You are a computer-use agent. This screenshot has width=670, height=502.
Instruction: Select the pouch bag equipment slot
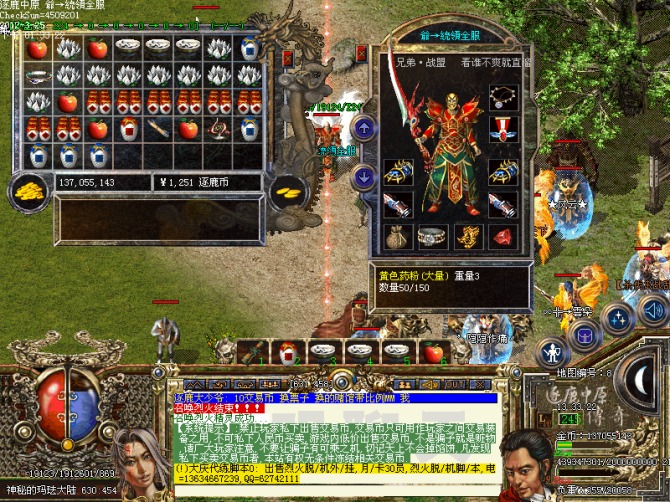coord(396,236)
